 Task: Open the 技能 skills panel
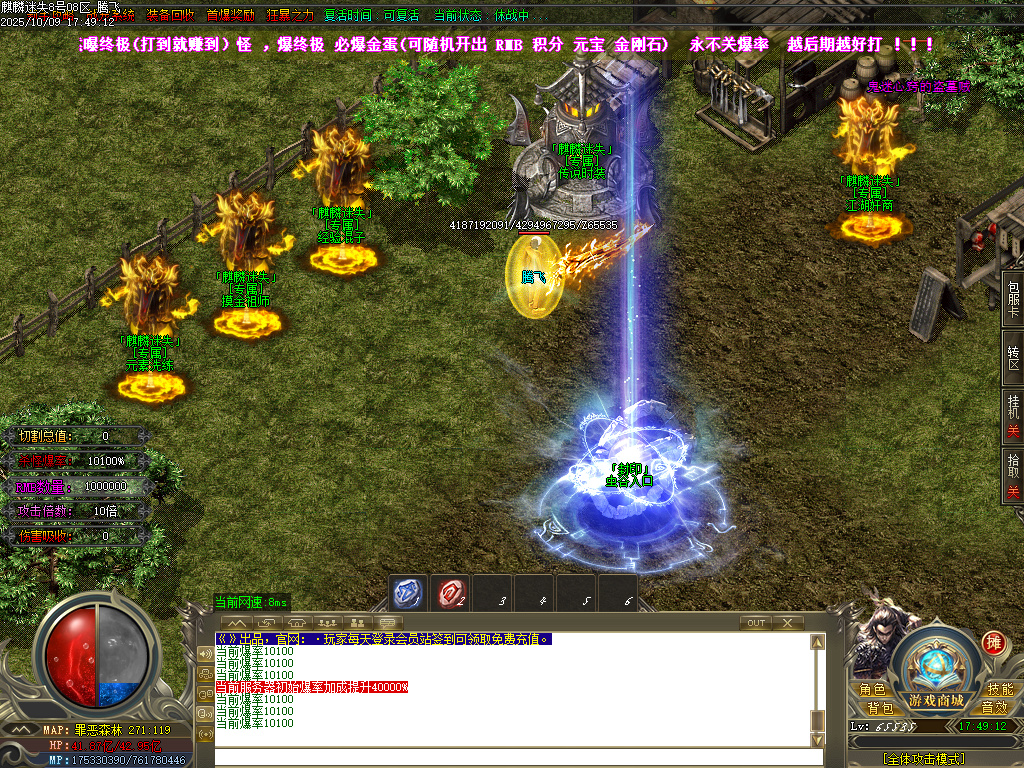(999, 689)
